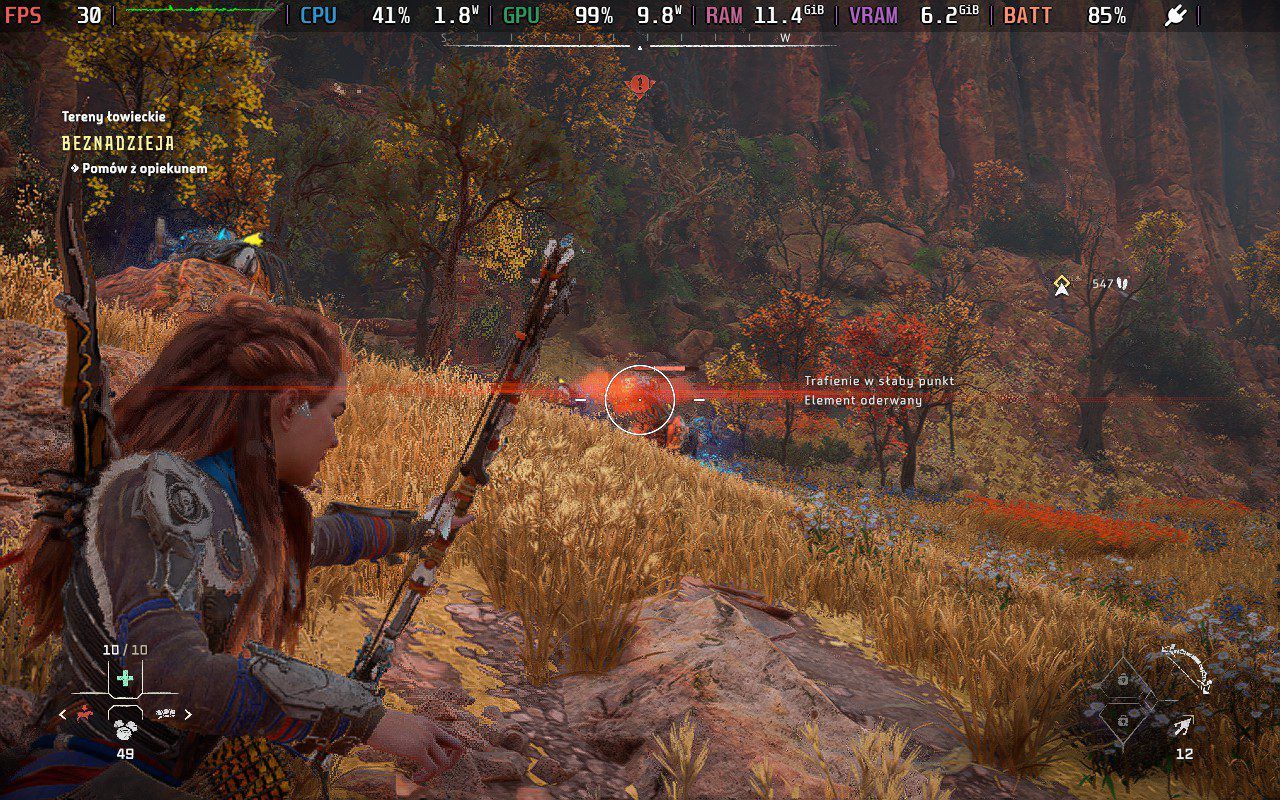Click the 10/10 potion counter display
The height and width of the screenshot is (800, 1280).
pos(124,649)
